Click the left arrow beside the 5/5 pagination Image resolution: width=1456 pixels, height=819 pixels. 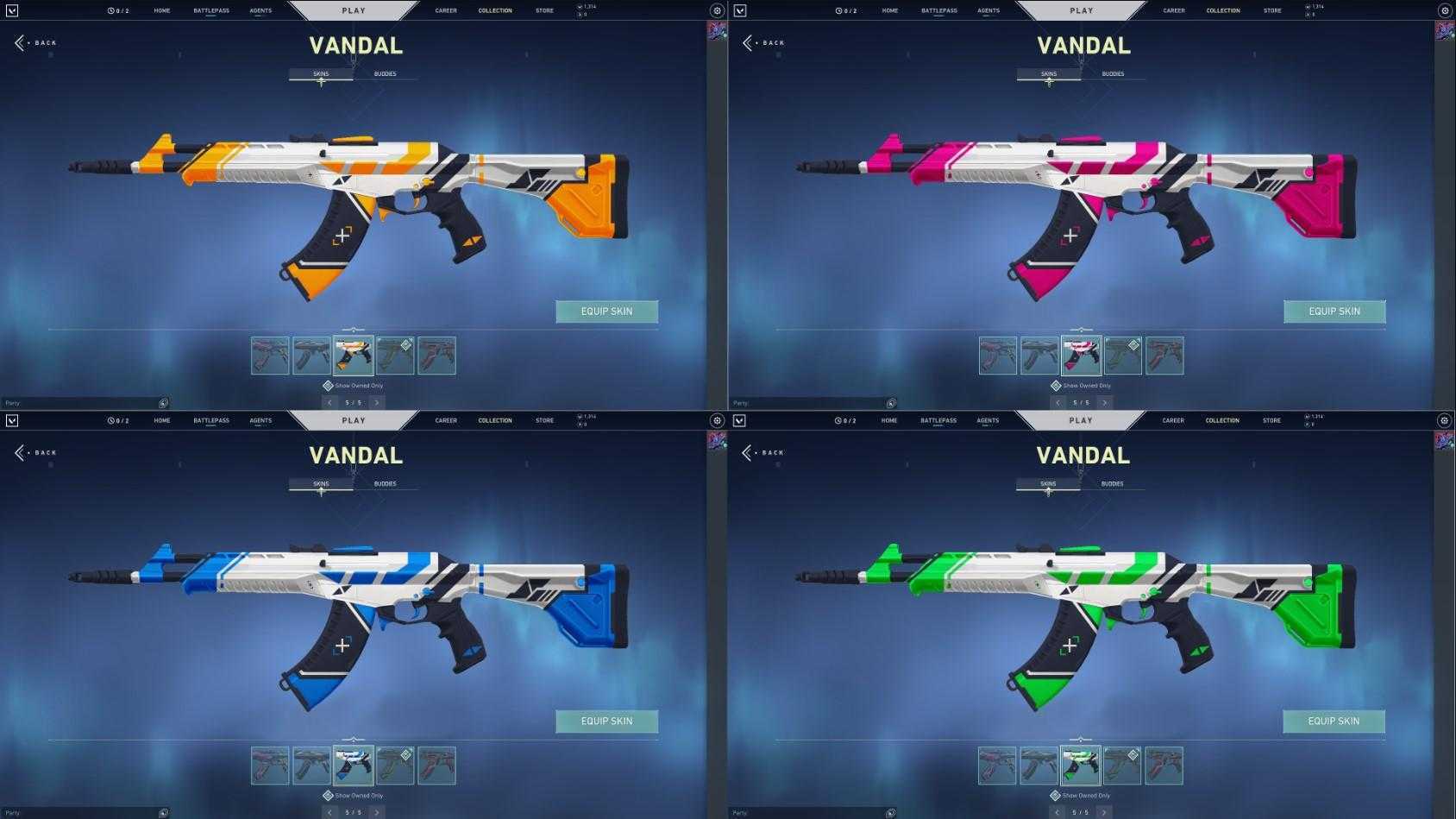(x=329, y=402)
